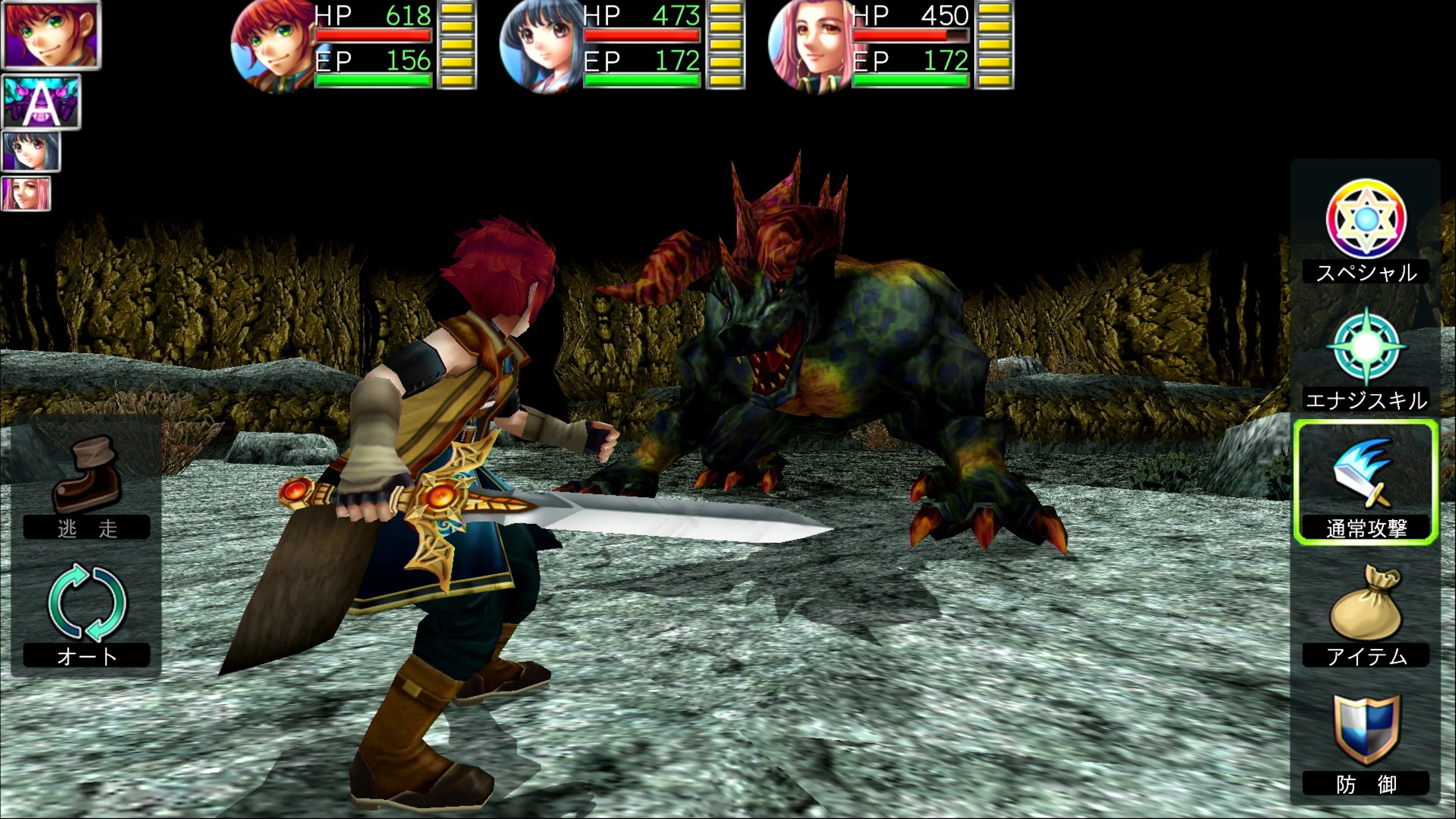Choose the エナジスキル energy skill command
Viewport: 1456px width, 819px height.
(1365, 359)
